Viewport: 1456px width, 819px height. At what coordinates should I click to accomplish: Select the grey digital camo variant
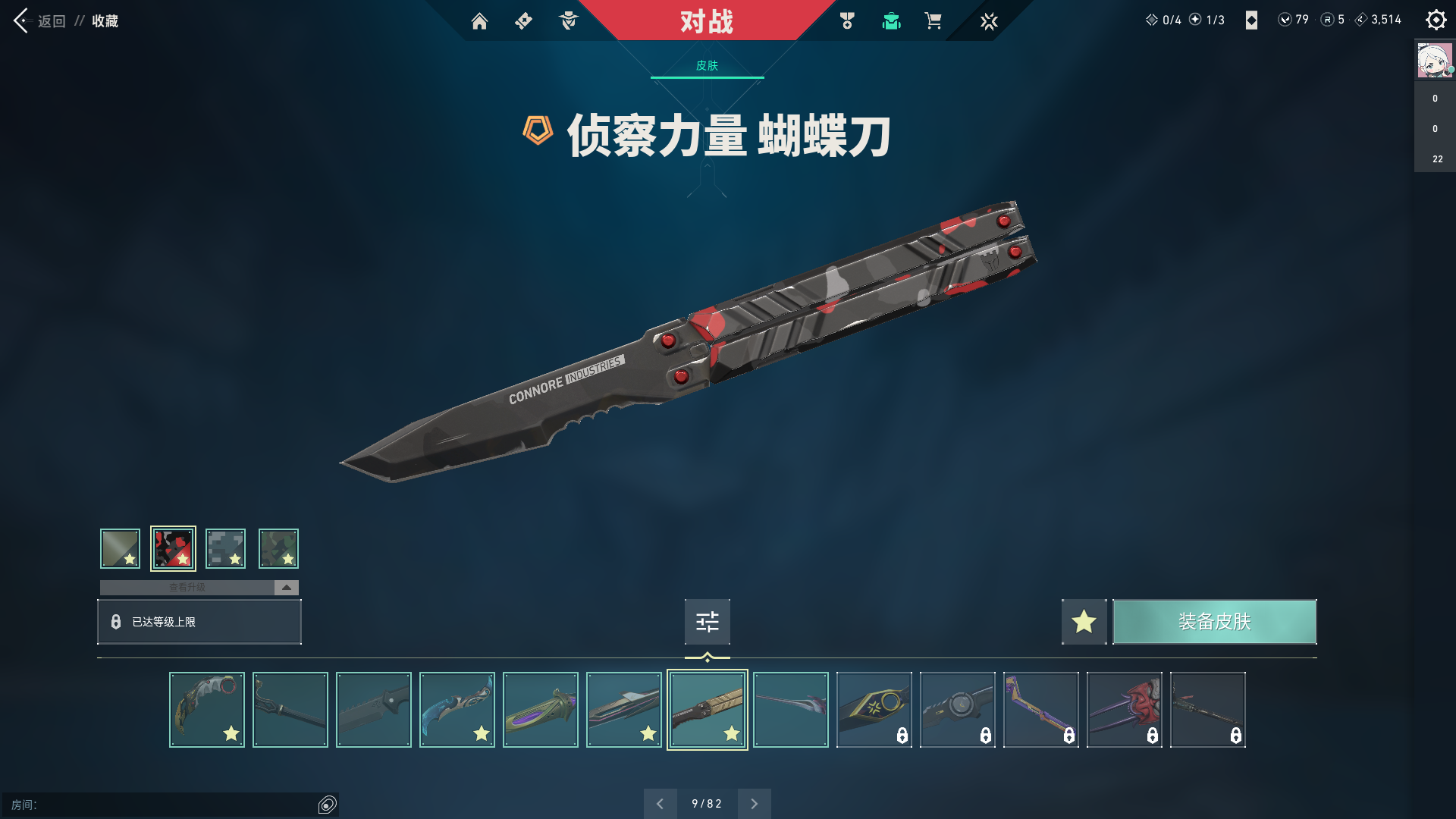(225, 548)
